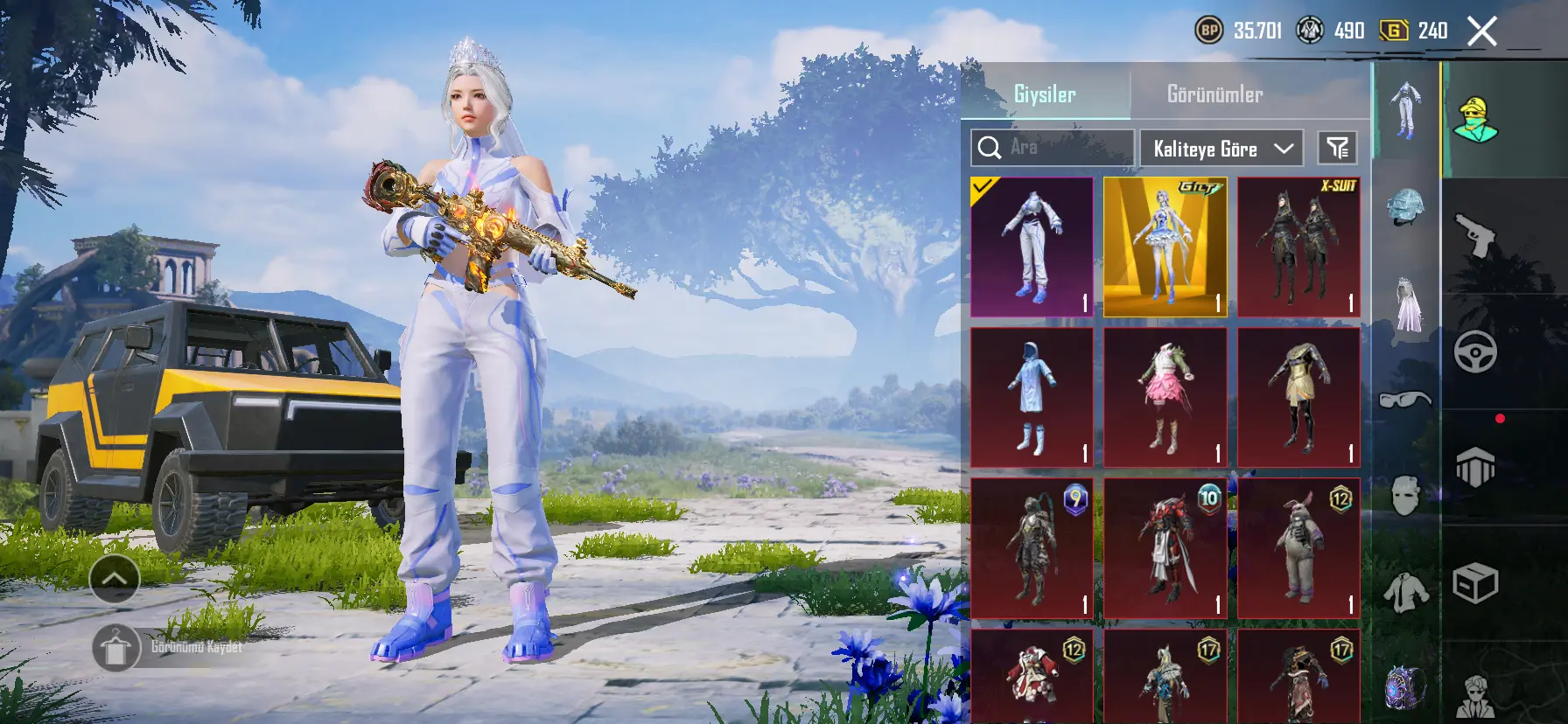Open the filter options button
Viewport: 1568px width, 724px height.
tap(1337, 149)
